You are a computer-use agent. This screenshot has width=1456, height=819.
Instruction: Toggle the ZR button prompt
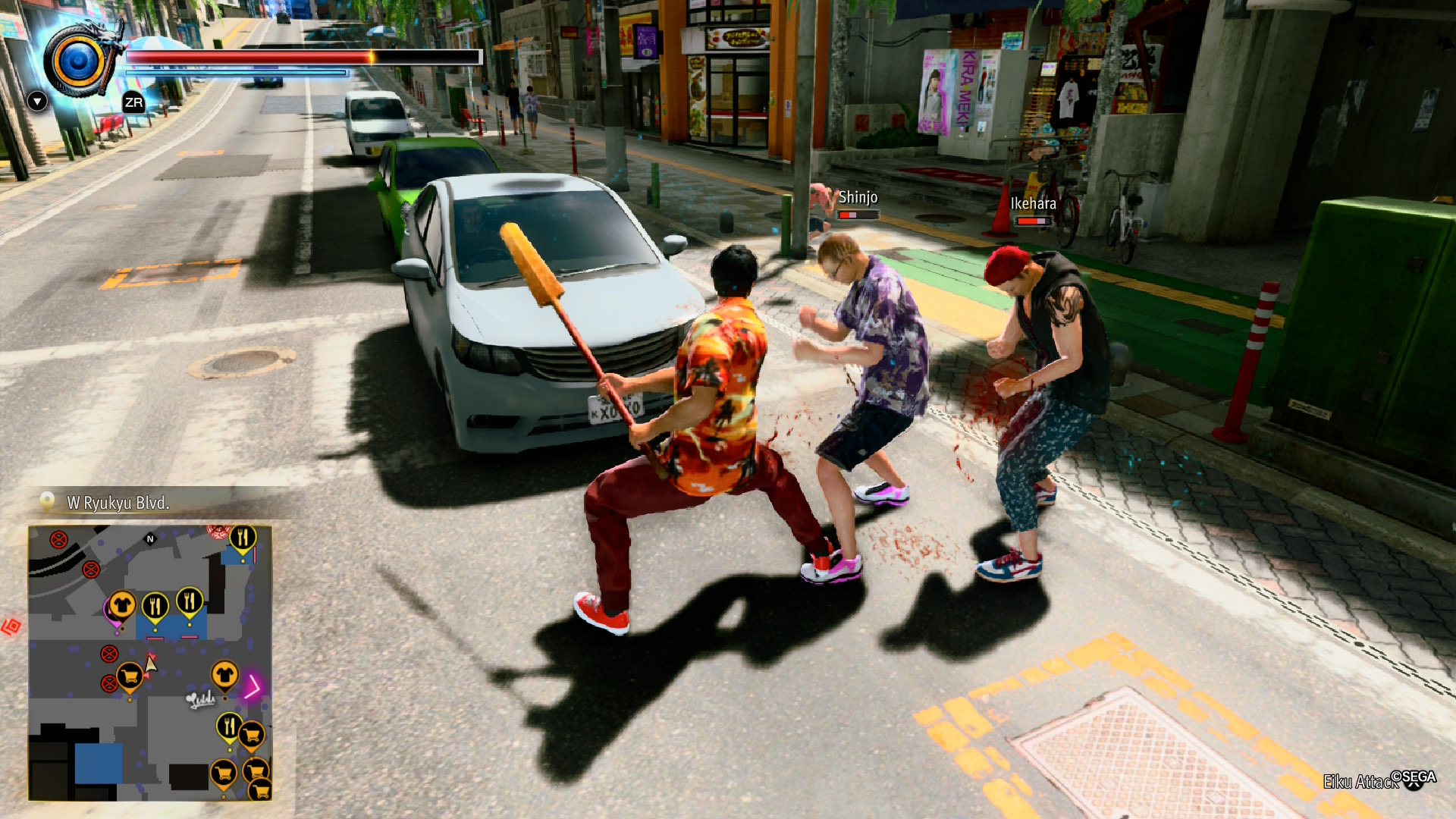pyautogui.click(x=133, y=101)
